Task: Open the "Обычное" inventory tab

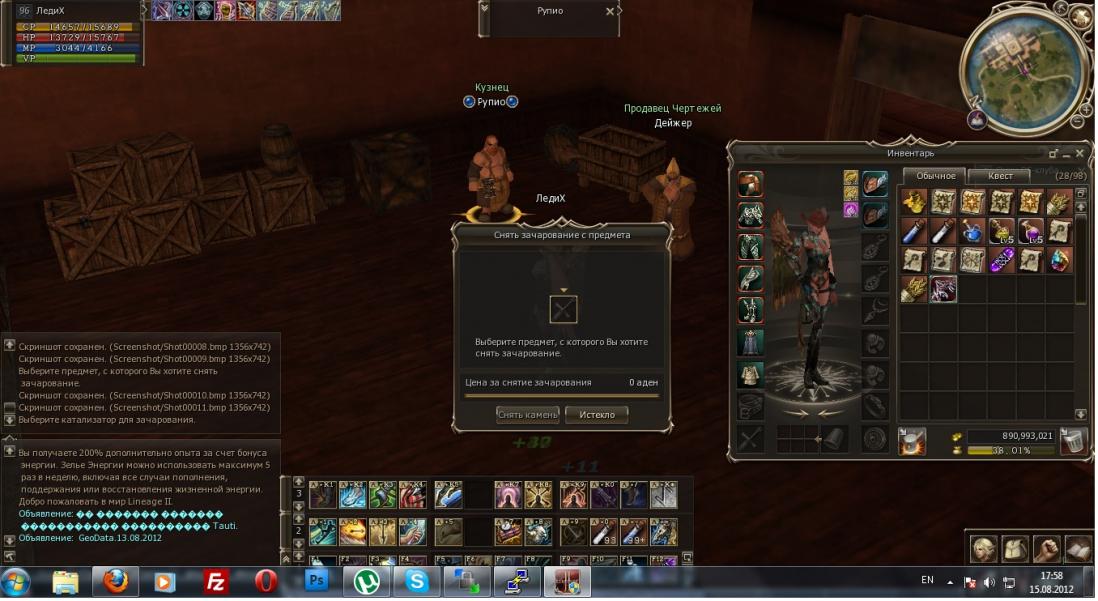Action: coord(936,176)
